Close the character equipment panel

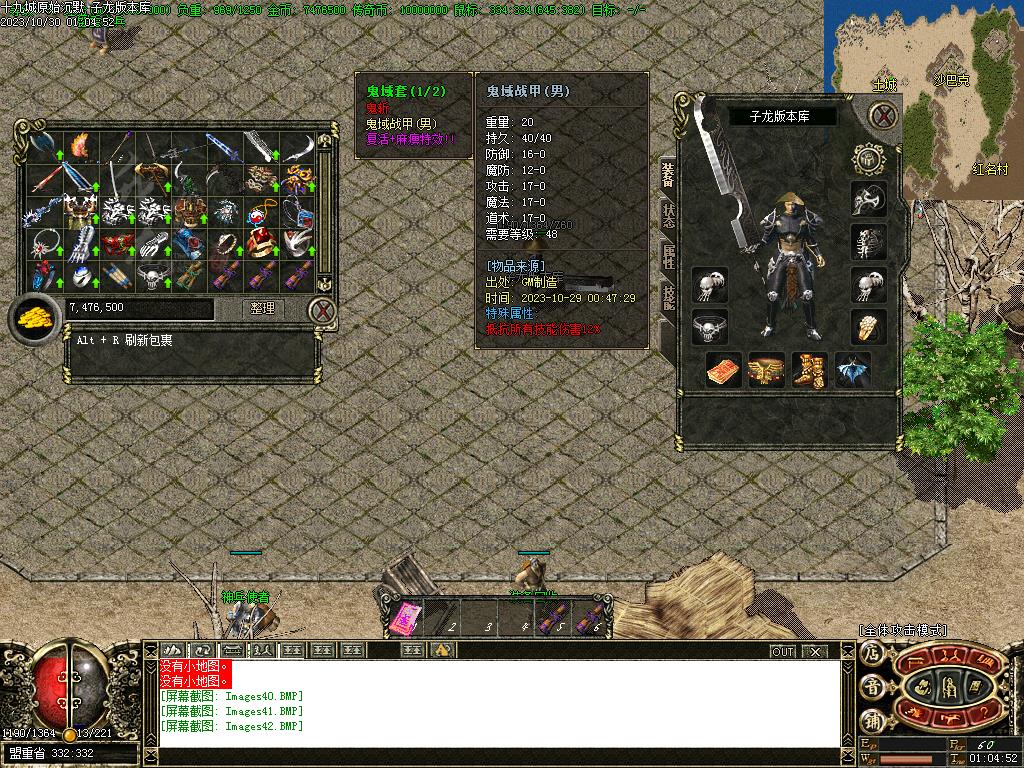click(x=882, y=116)
